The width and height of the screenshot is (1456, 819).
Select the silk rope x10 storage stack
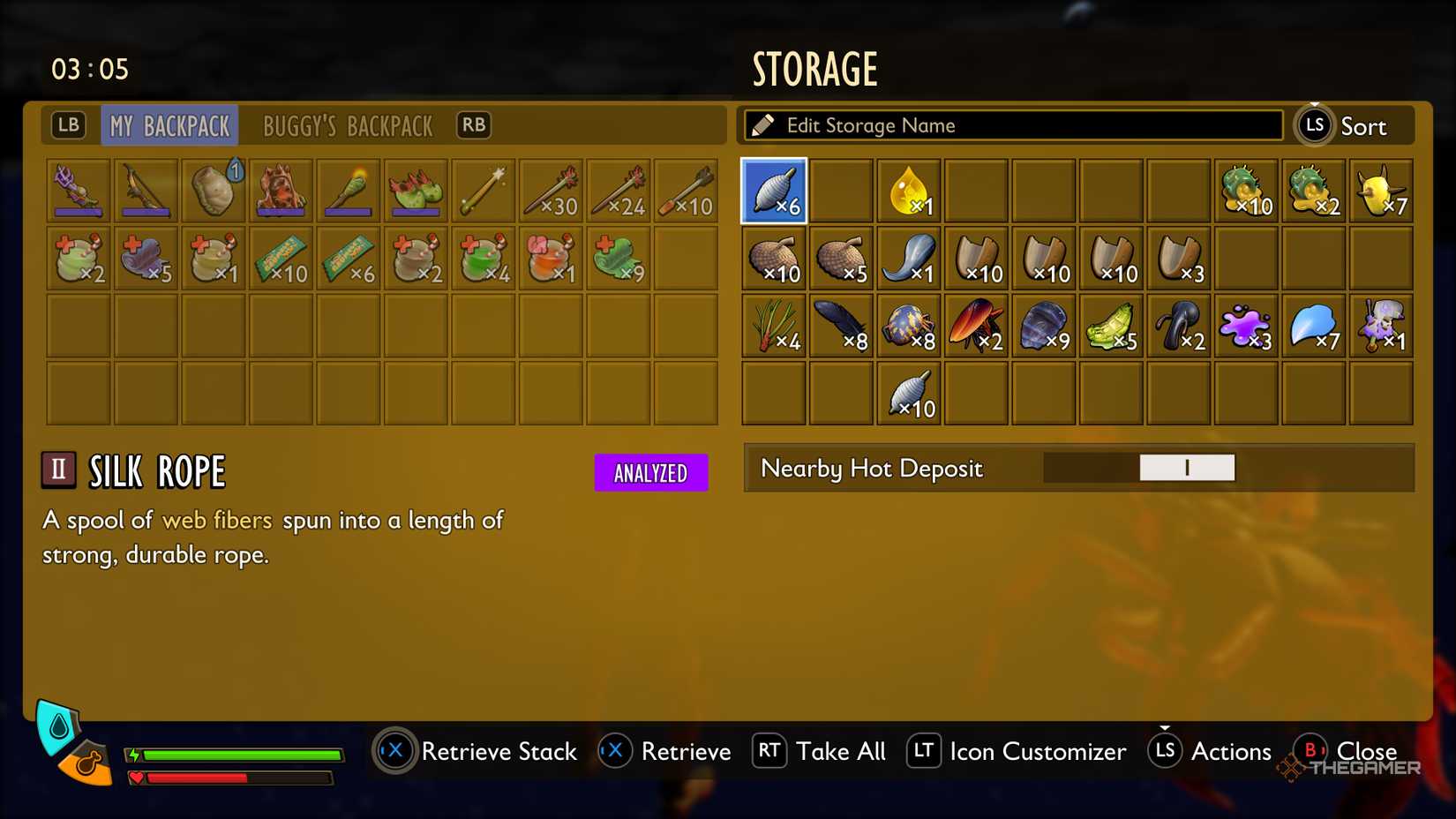click(909, 394)
